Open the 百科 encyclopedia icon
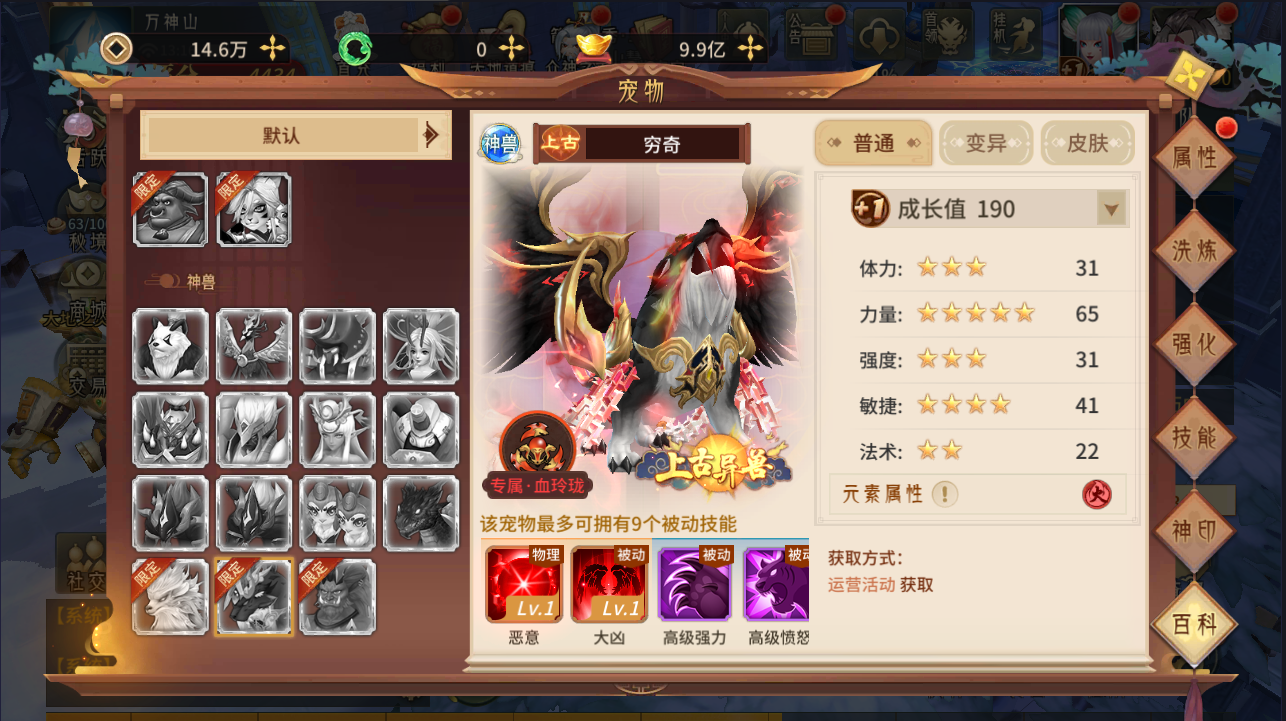This screenshot has width=1286, height=721. tap(1194, 622)
